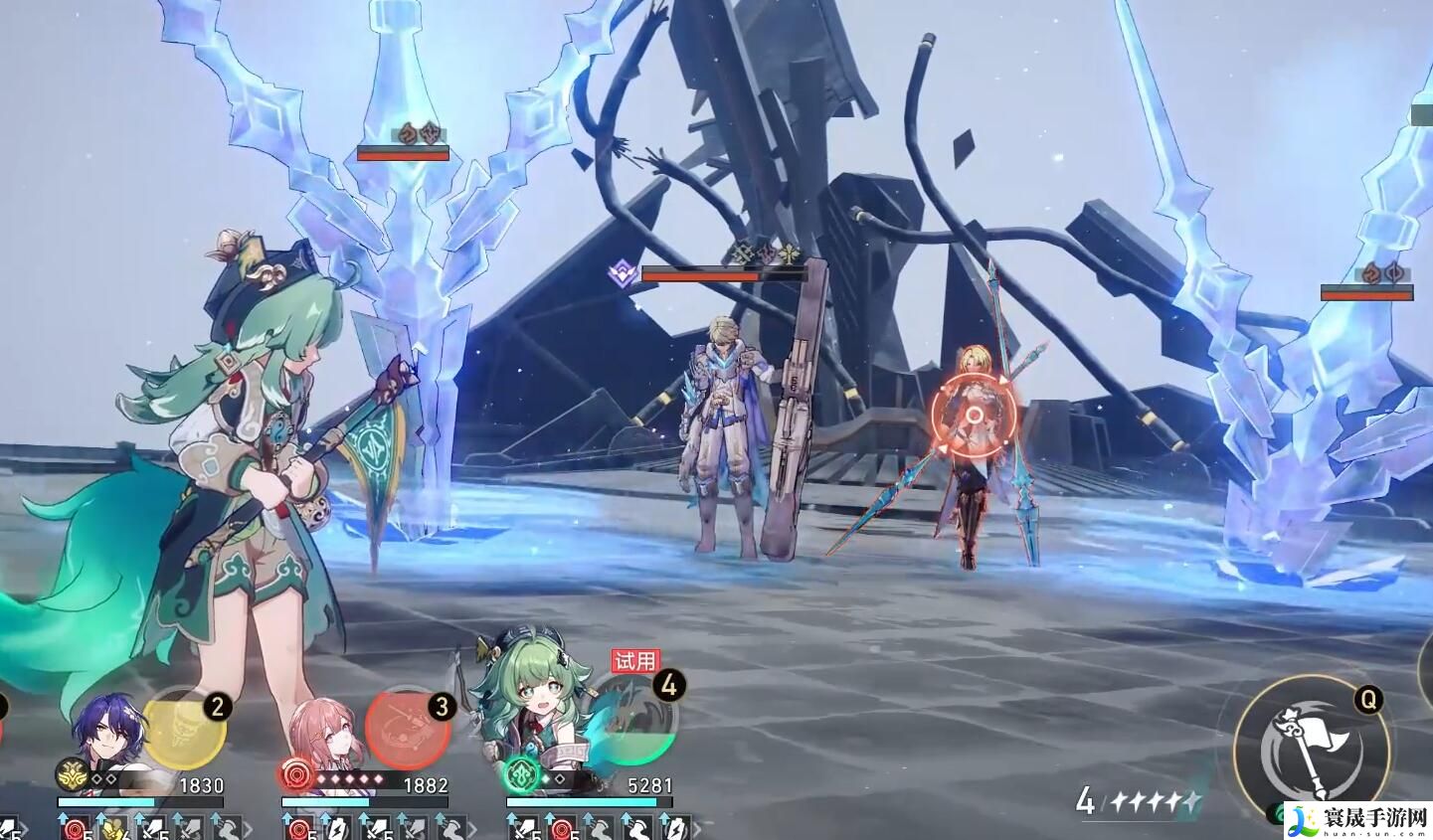Image resolution: width=1433 pixels, height=840 pixels.
Task: Activate the yellow ultimate numbered 2
Action: (x=185, y=728)
